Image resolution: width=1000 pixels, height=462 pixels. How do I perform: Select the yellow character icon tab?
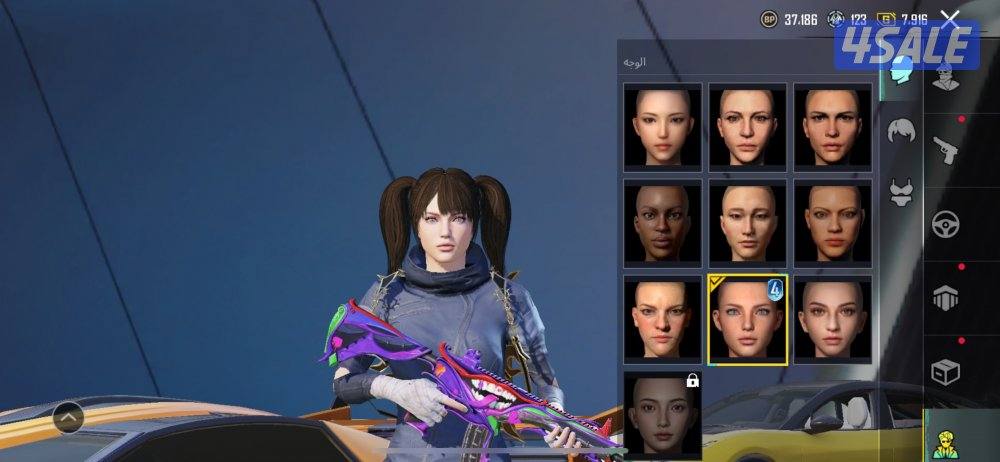coord(945,440)
